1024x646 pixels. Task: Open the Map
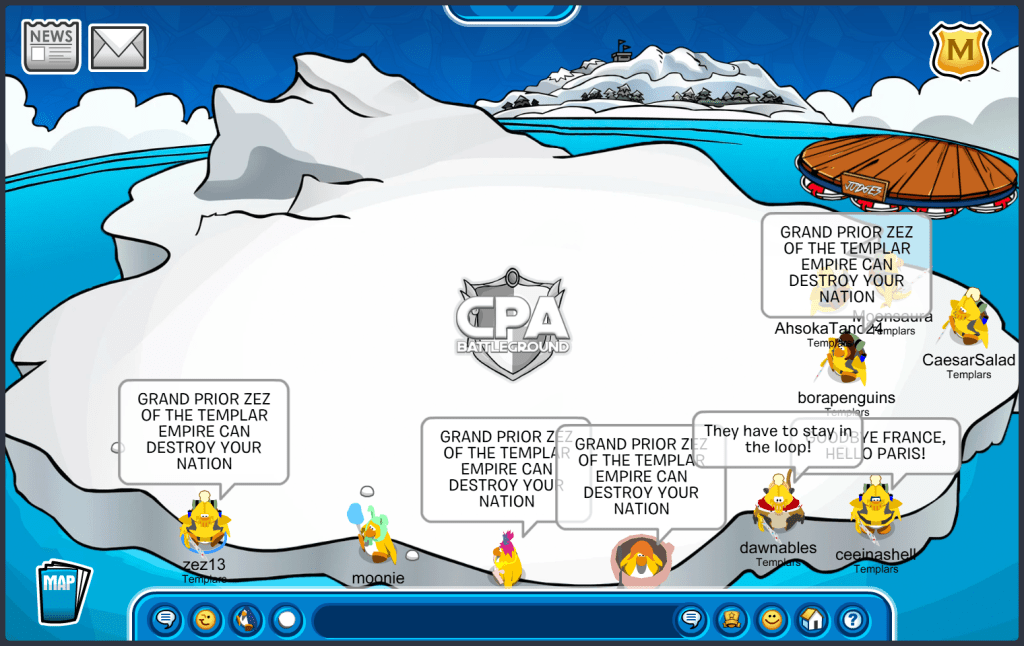tap(62, 592)
